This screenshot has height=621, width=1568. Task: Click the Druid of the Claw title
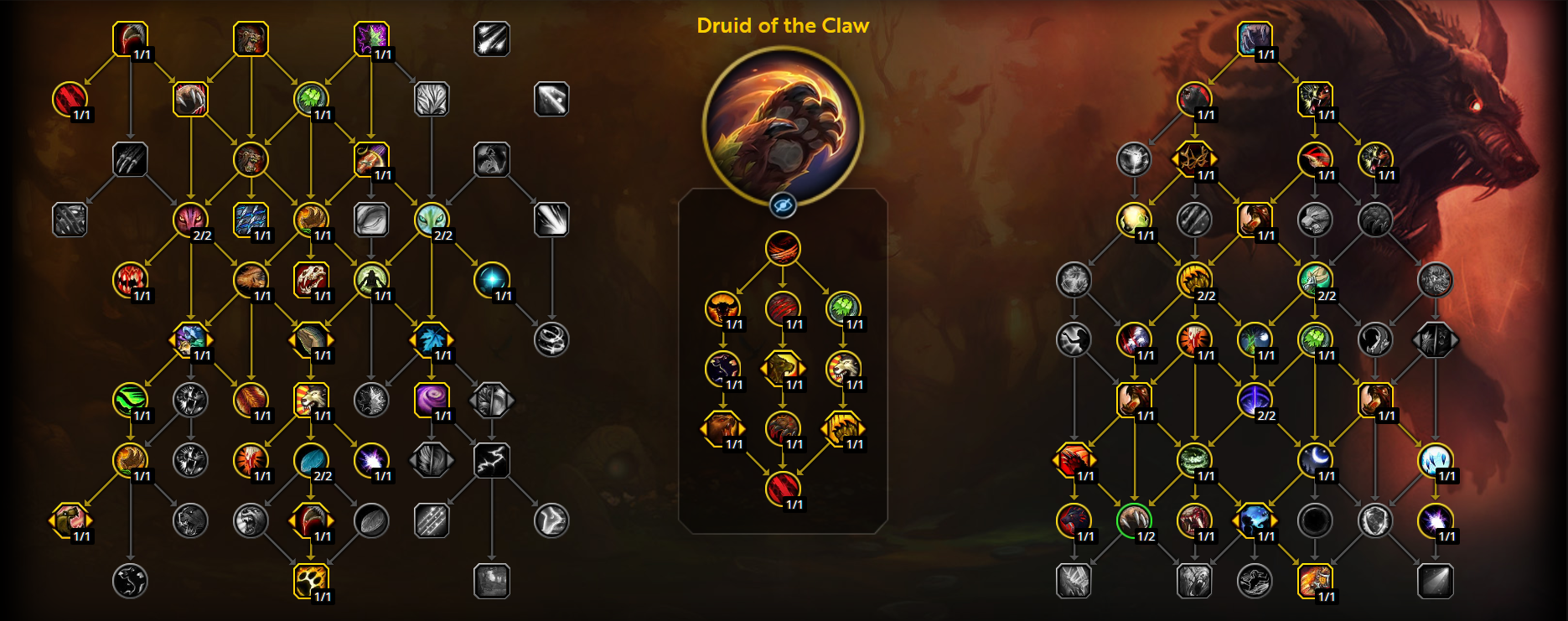coord(784,25)
